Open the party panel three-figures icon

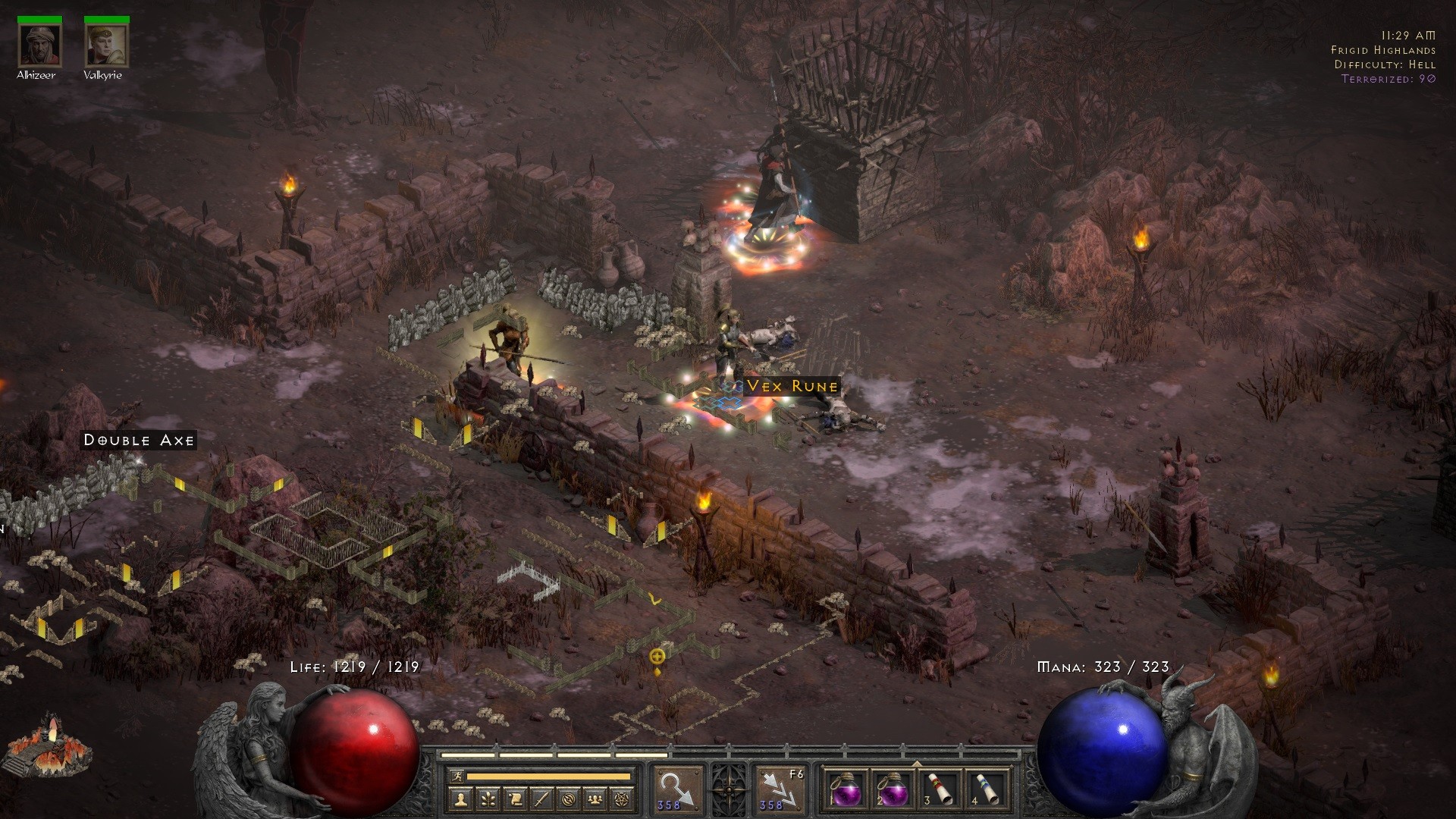[x=596, y=799]
